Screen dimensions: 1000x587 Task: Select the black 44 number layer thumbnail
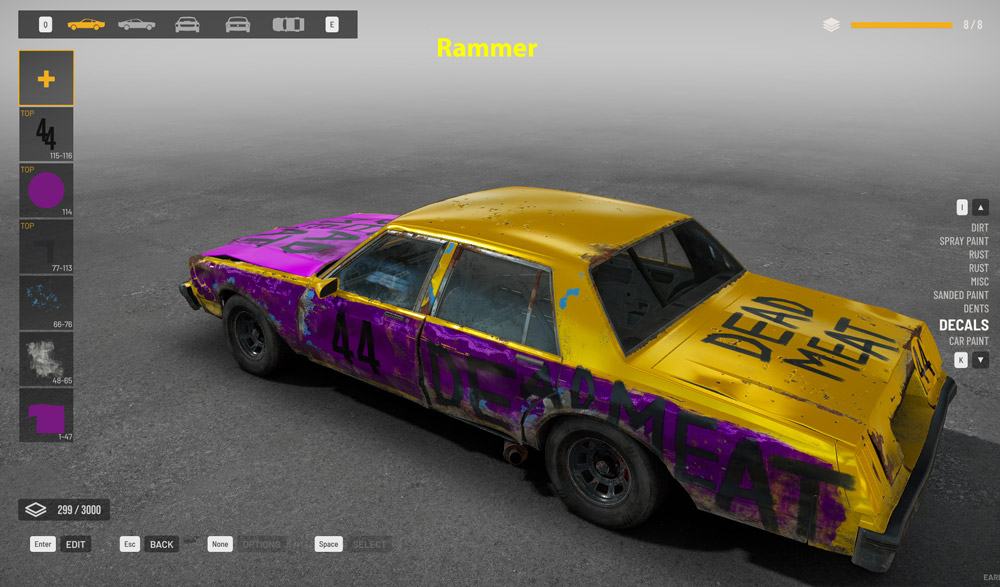click(x=46, y=134)
